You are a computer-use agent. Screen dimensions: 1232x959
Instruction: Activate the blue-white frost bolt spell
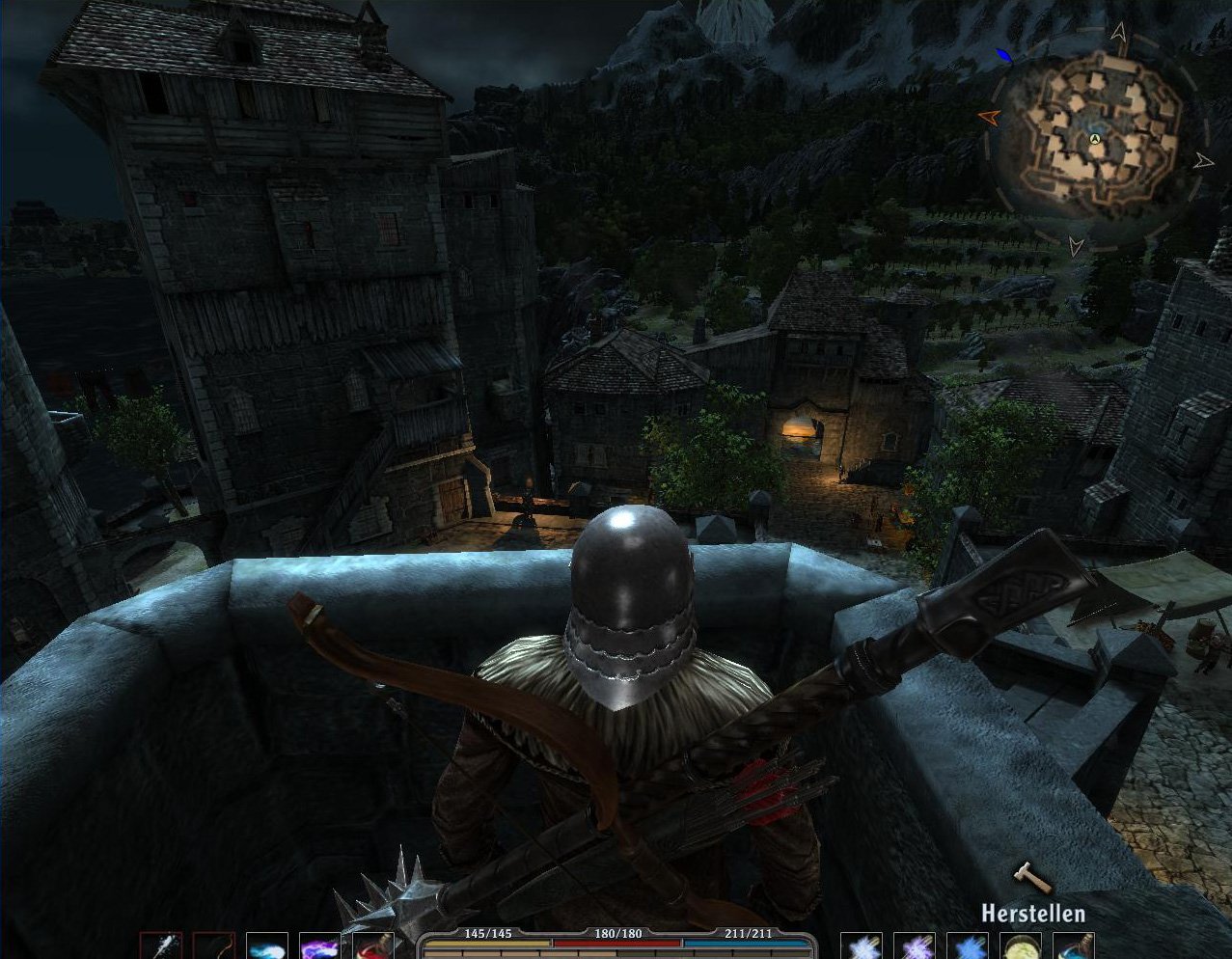coord(266,945)
